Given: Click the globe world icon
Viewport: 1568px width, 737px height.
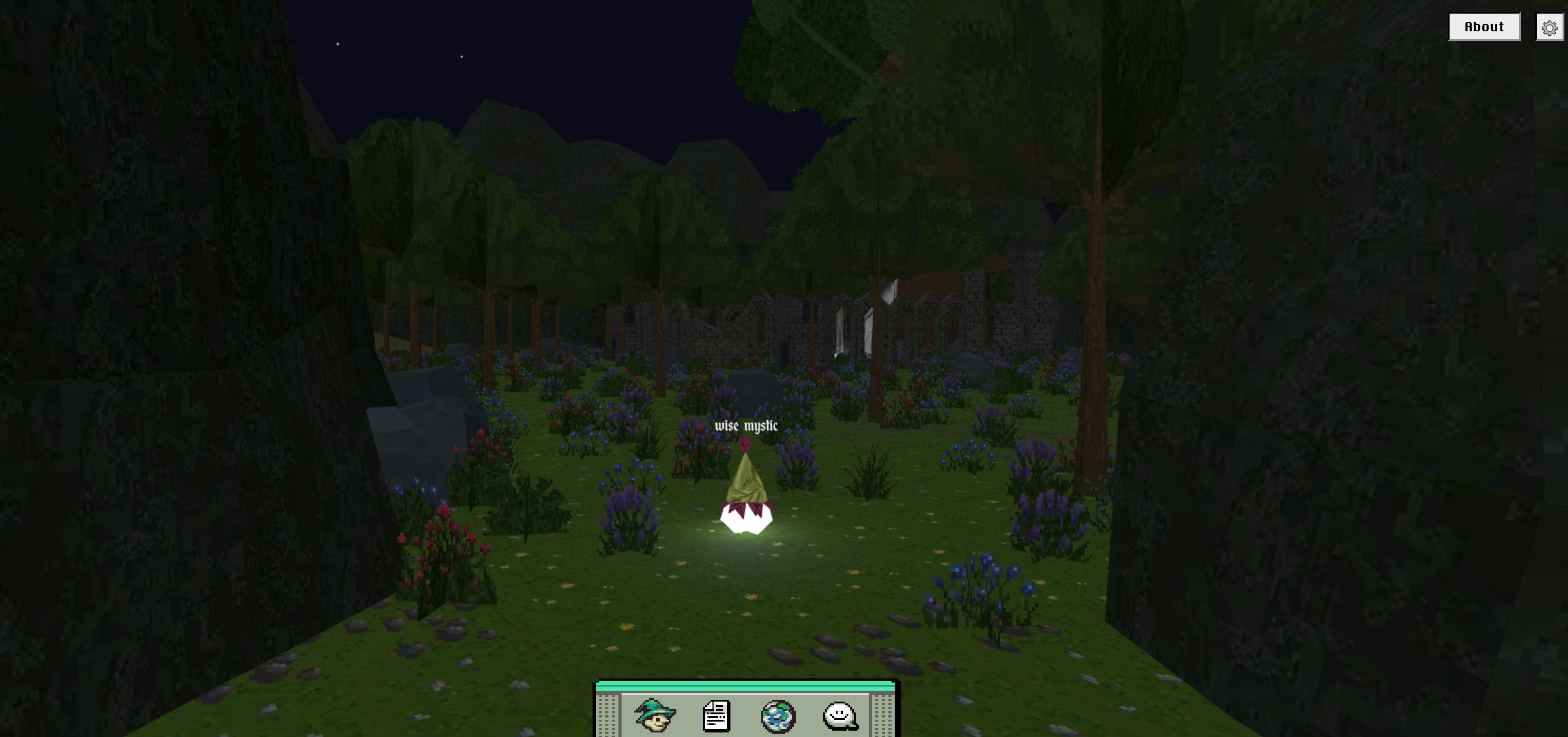Looking at the screenshot, I should pyautogui.click(x=778, y=716).
